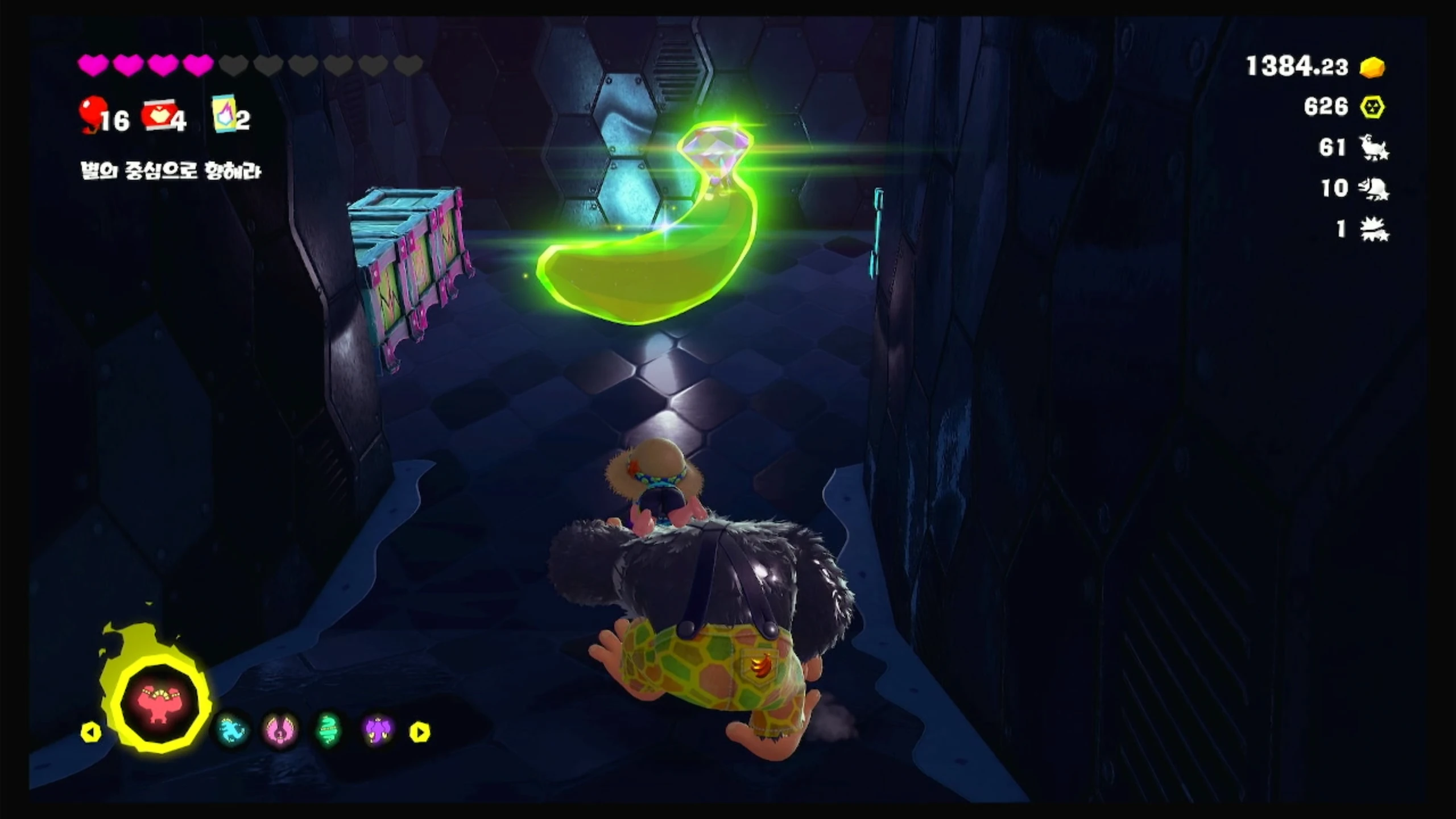
Task: Pick the purple Elephant Bananza icon
Action: [x=377, y=730]
